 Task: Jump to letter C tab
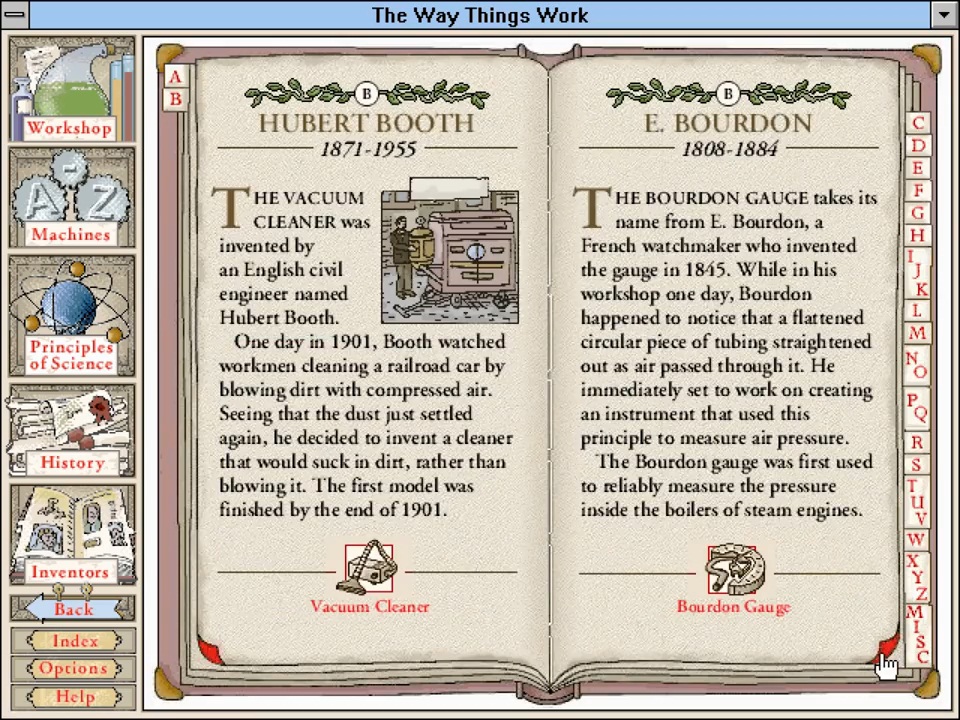pyautogui.click(x=918, y=123)
